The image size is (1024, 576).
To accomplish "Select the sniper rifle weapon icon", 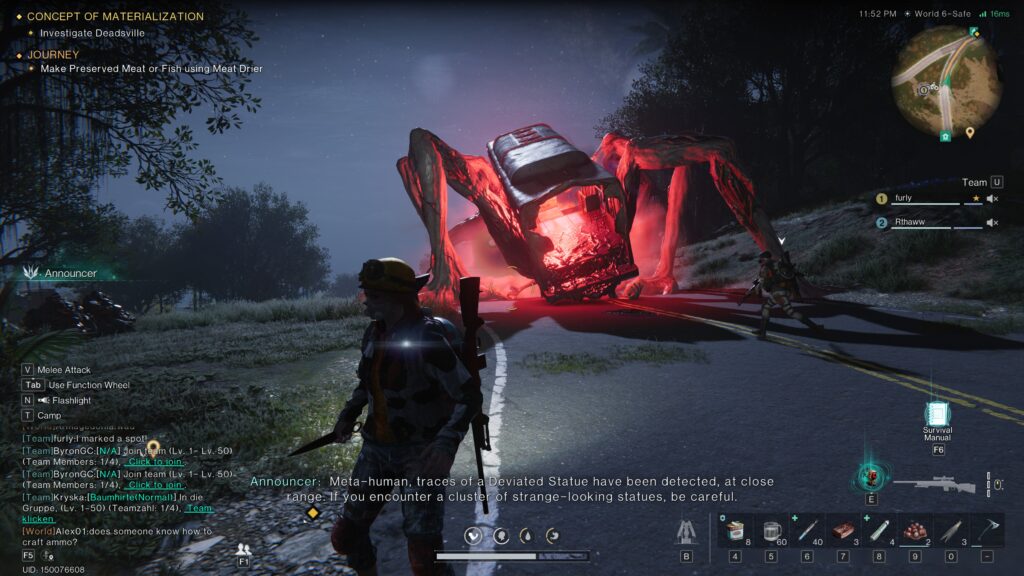I will coord(934,484).
